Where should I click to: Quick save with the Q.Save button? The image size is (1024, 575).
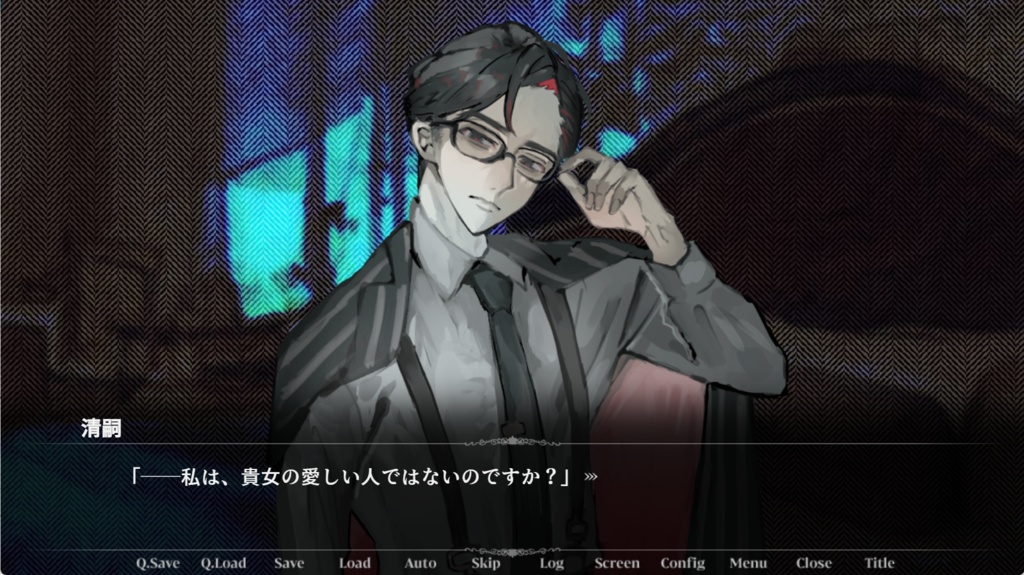[158, 563]
